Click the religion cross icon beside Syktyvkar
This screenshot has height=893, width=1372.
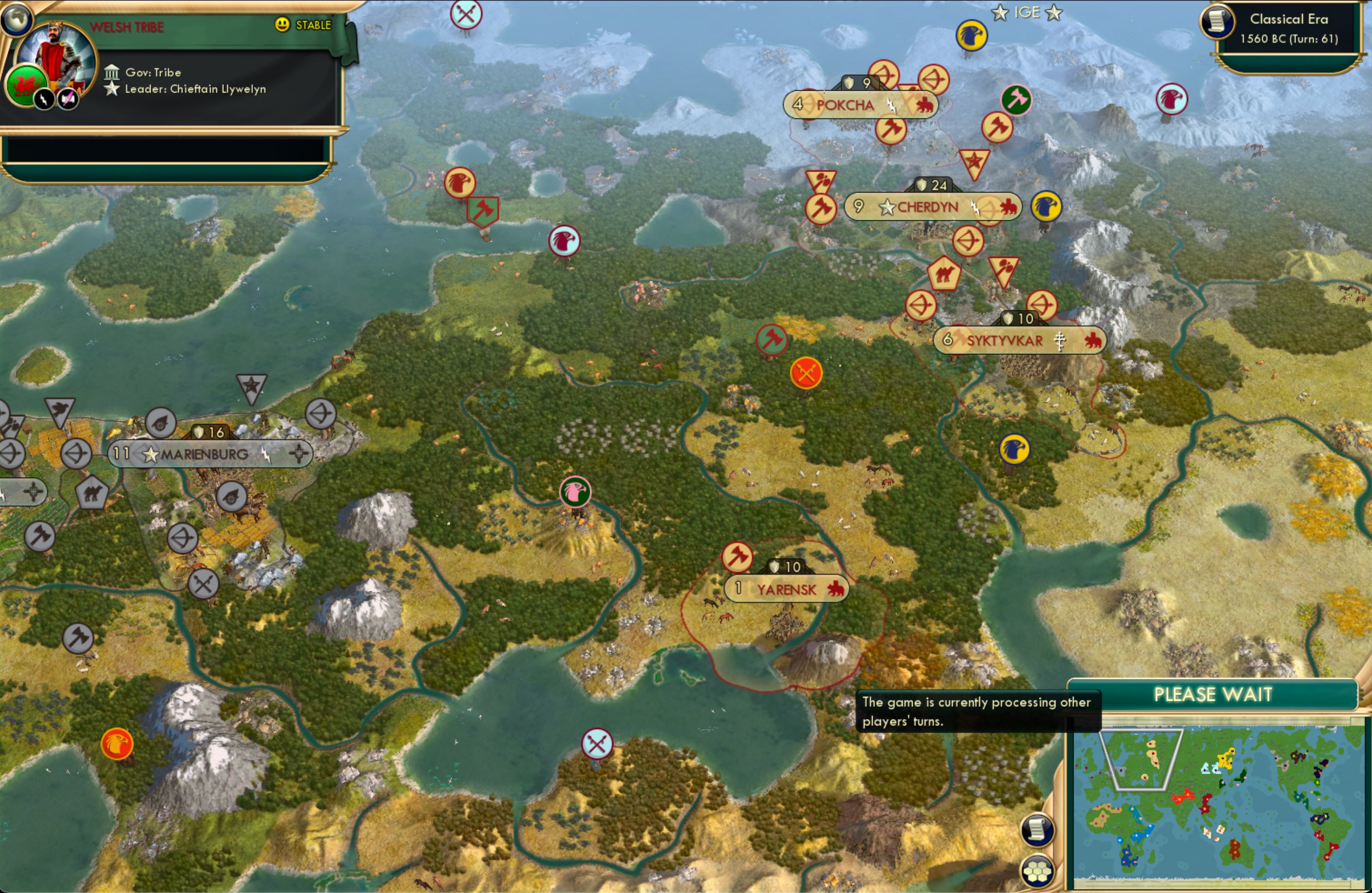pos(1062,341)
